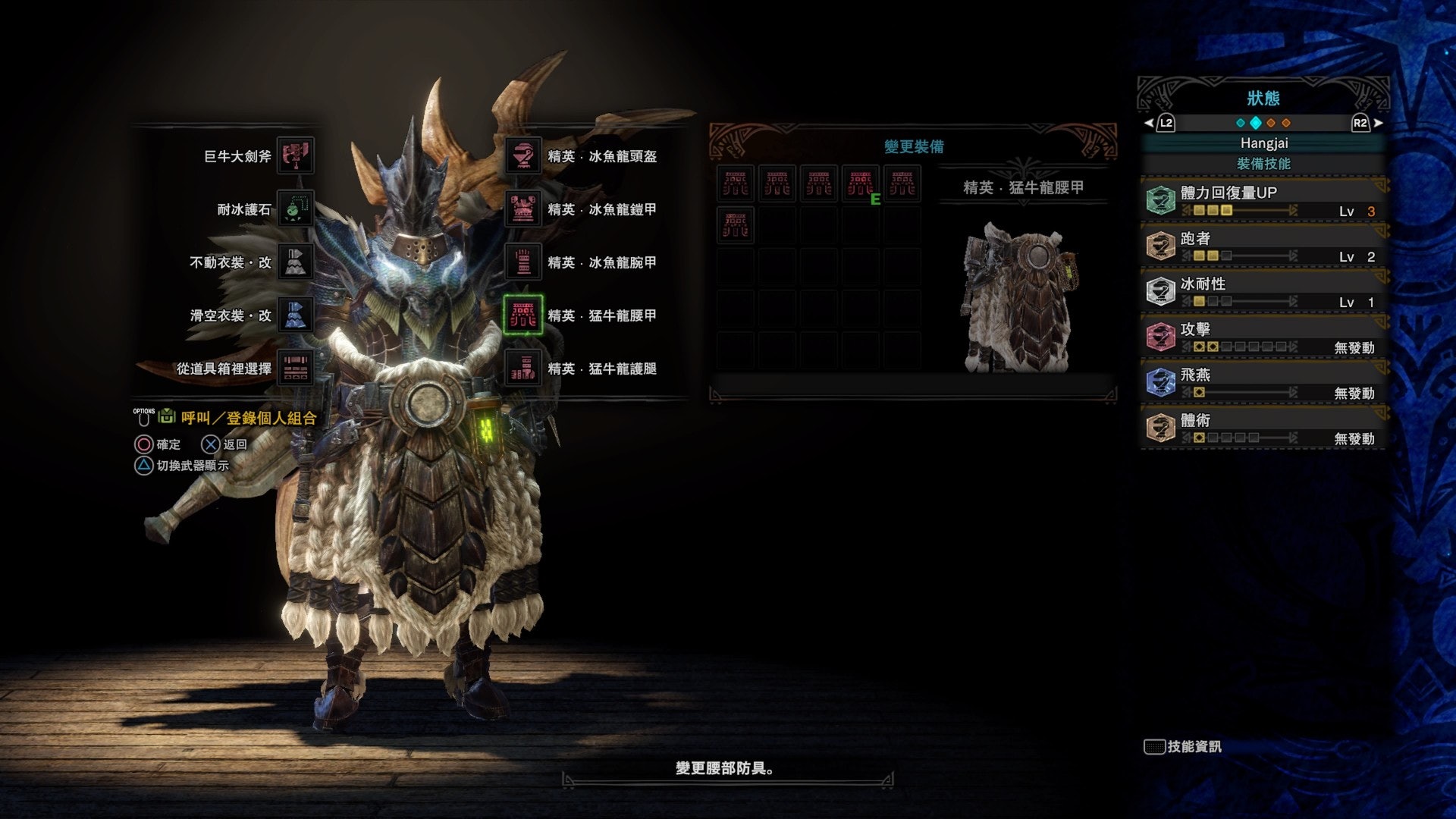Screen dimensions: 1456x819
Task: Select the 跑者 skill row
Action: (1263, 246)
